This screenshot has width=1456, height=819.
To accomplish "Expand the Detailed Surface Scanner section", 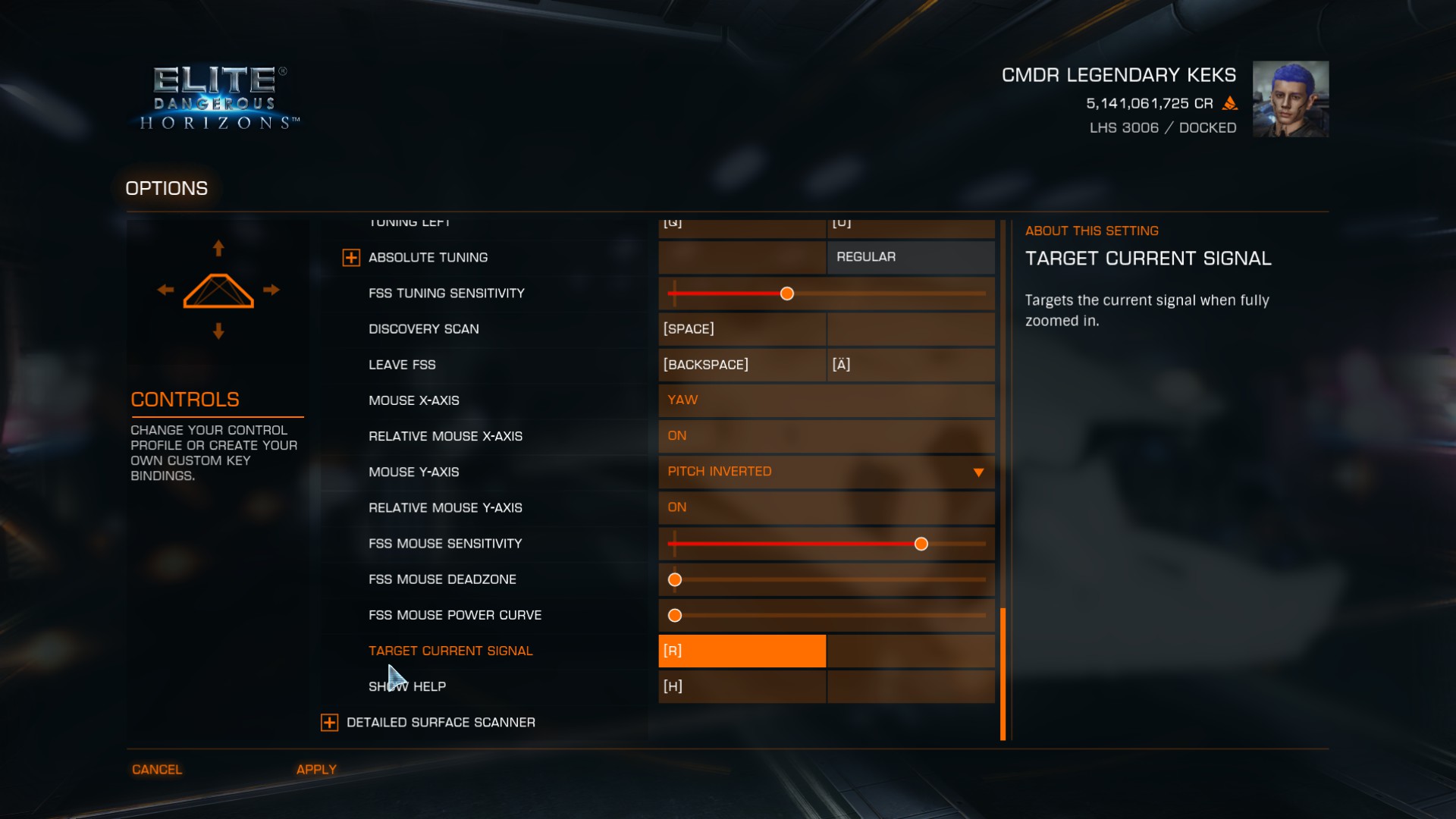I will point(330,723).
